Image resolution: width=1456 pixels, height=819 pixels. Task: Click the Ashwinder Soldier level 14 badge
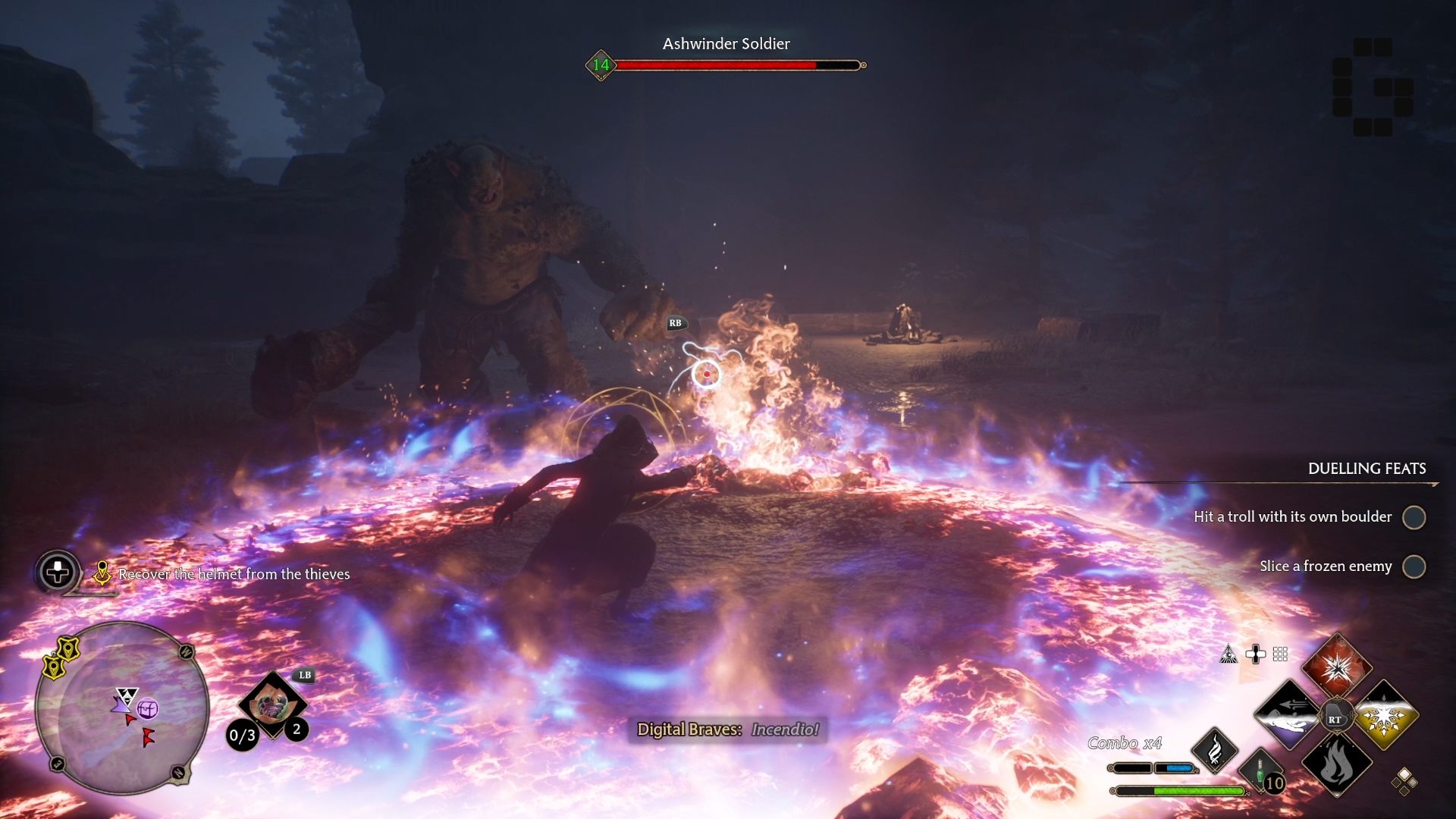click(601, 65)
